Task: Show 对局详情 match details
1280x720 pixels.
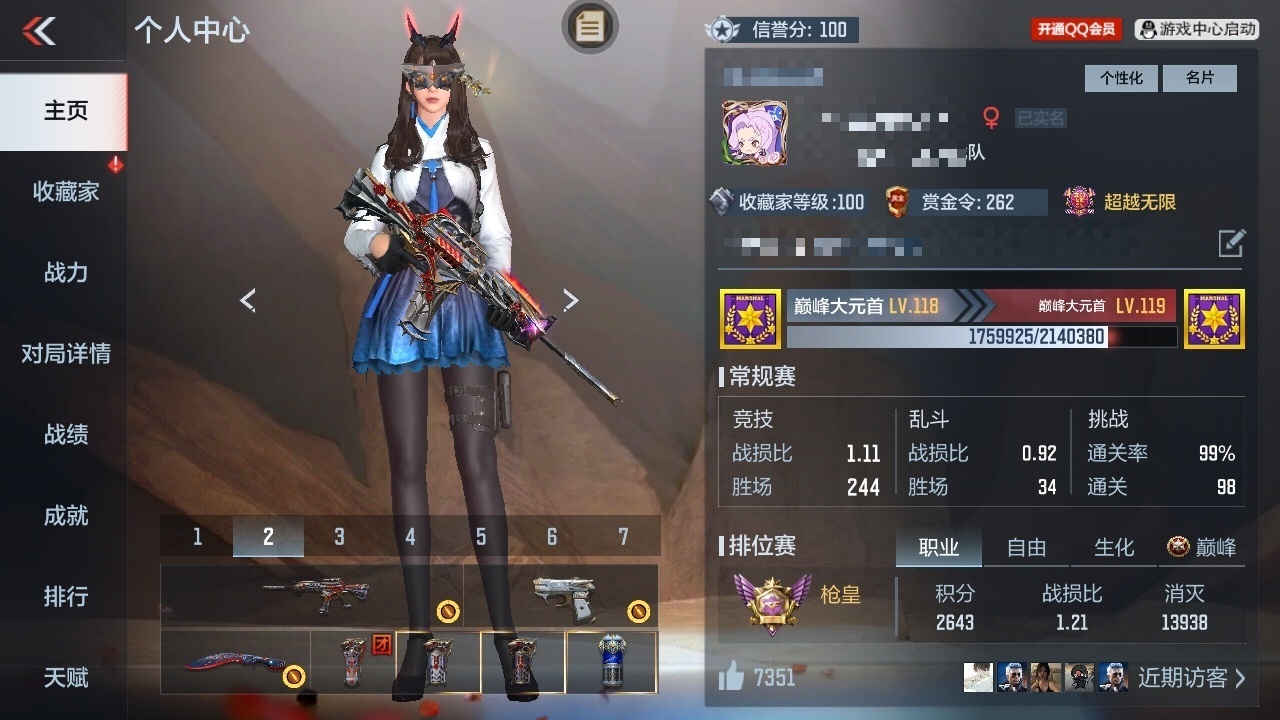Action: 65,353
